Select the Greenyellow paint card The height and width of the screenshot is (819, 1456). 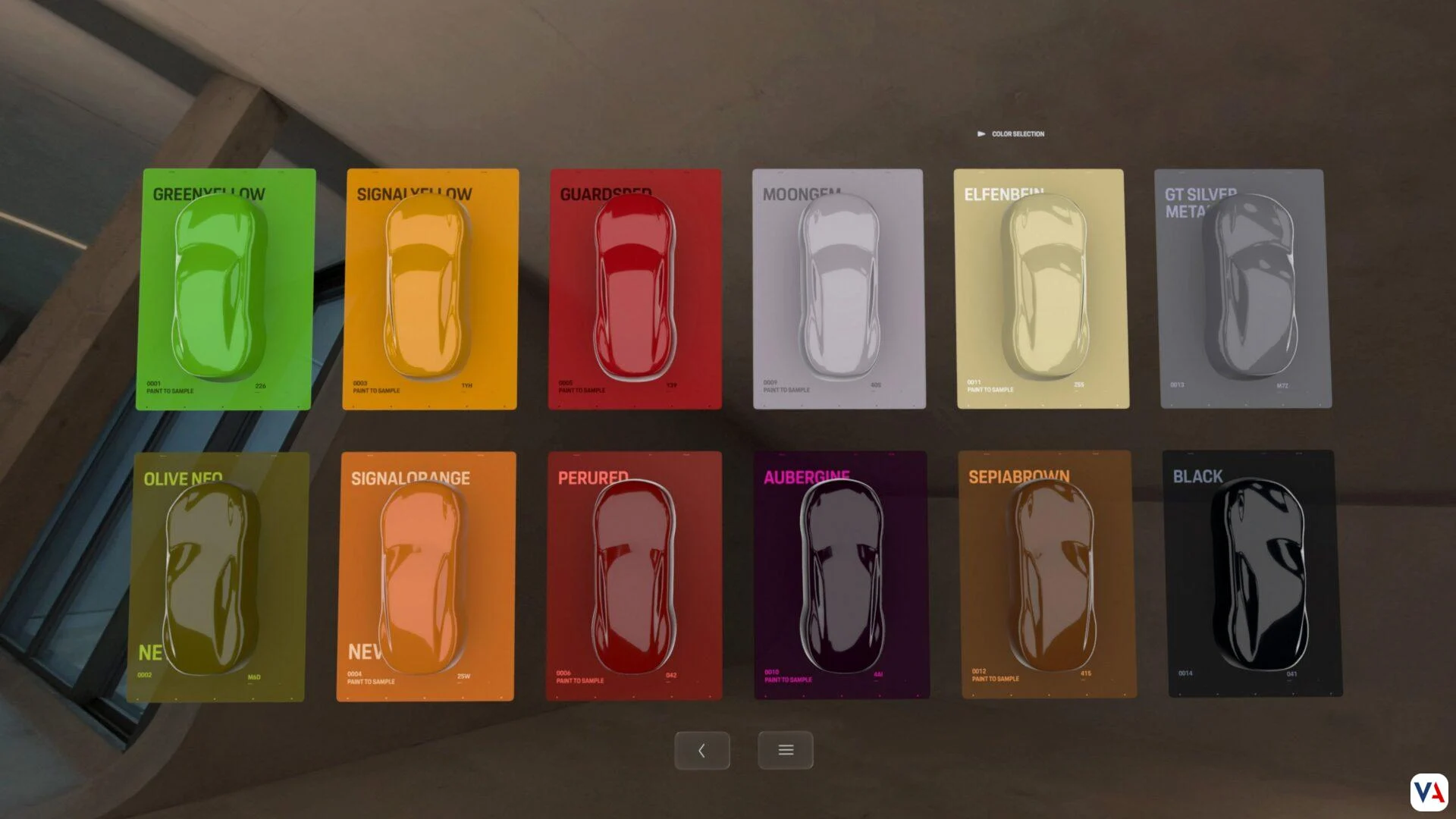[x=224, y=289]
